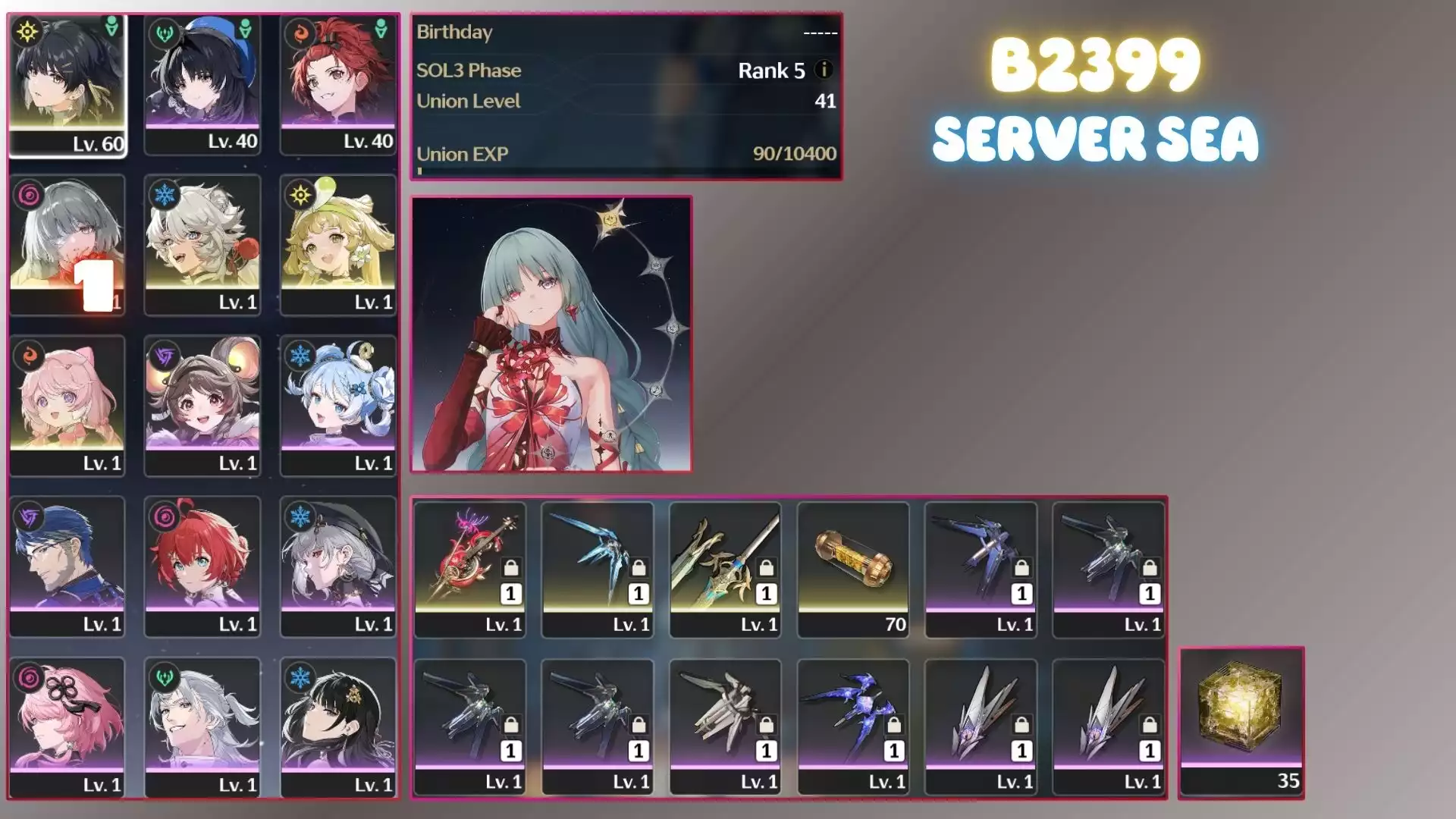Select the white-haired ponytail man portrait
1456x819 pixels.
[202, 726]
